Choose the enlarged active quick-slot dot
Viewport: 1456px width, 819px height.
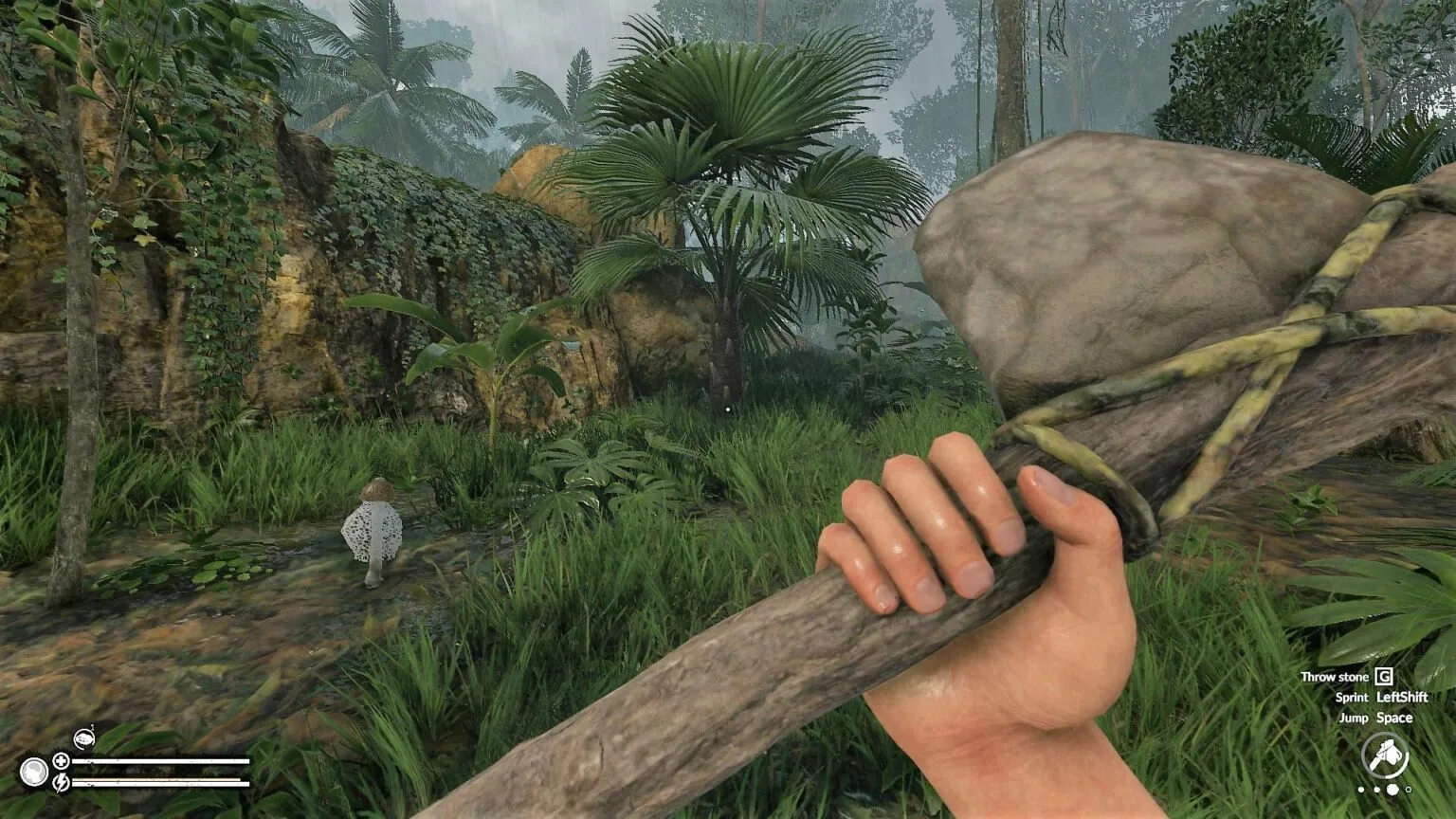coord(1392,790)
